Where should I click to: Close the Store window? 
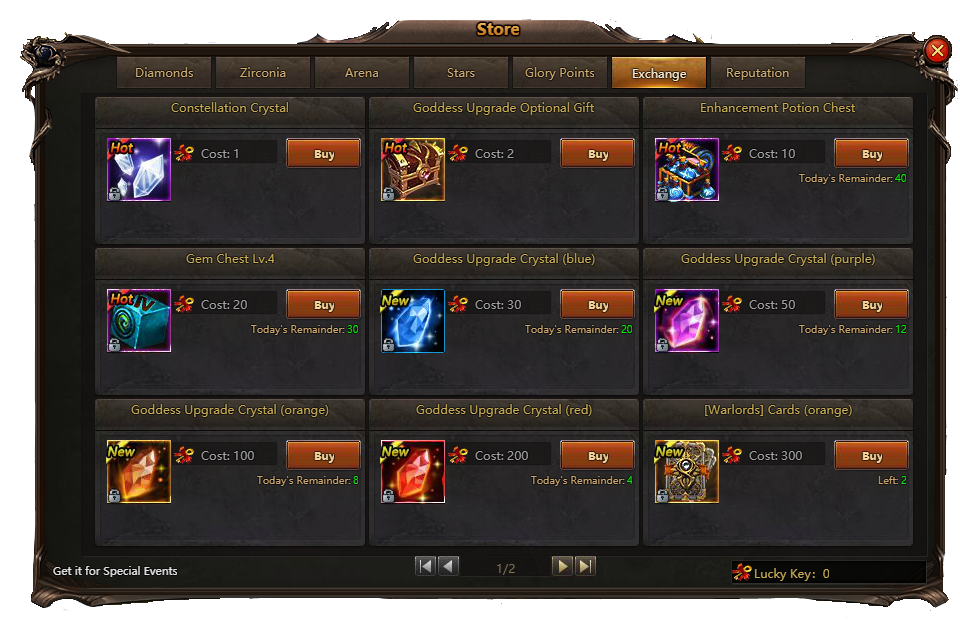[937, 50]
